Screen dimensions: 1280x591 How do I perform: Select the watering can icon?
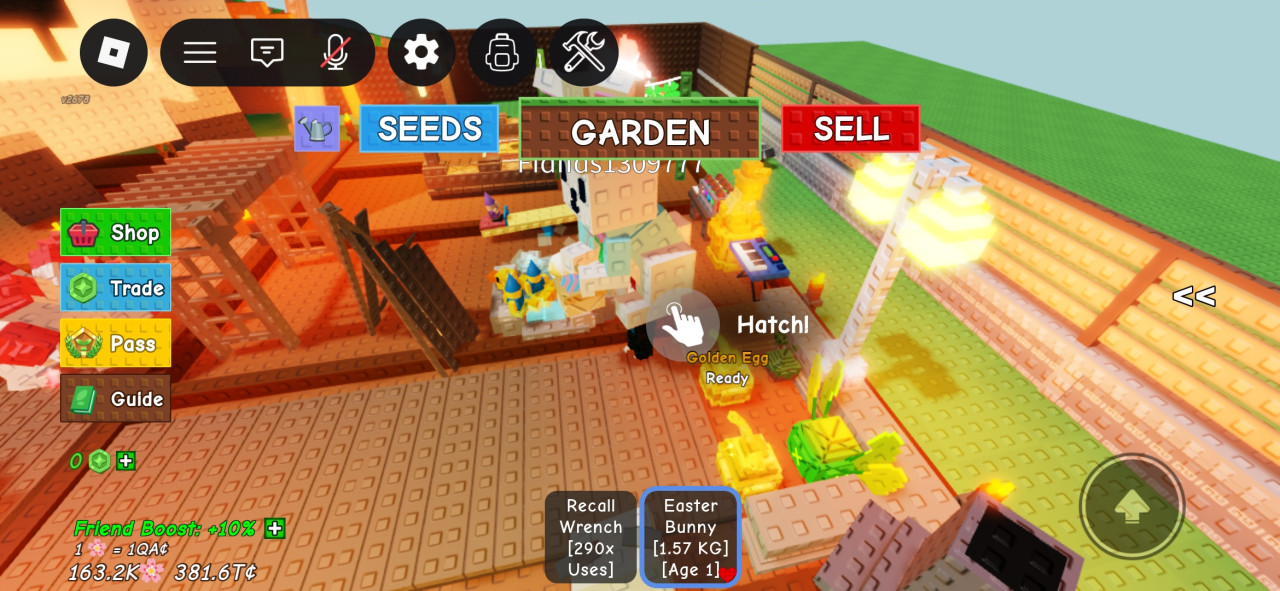click(x=316, y=129)
